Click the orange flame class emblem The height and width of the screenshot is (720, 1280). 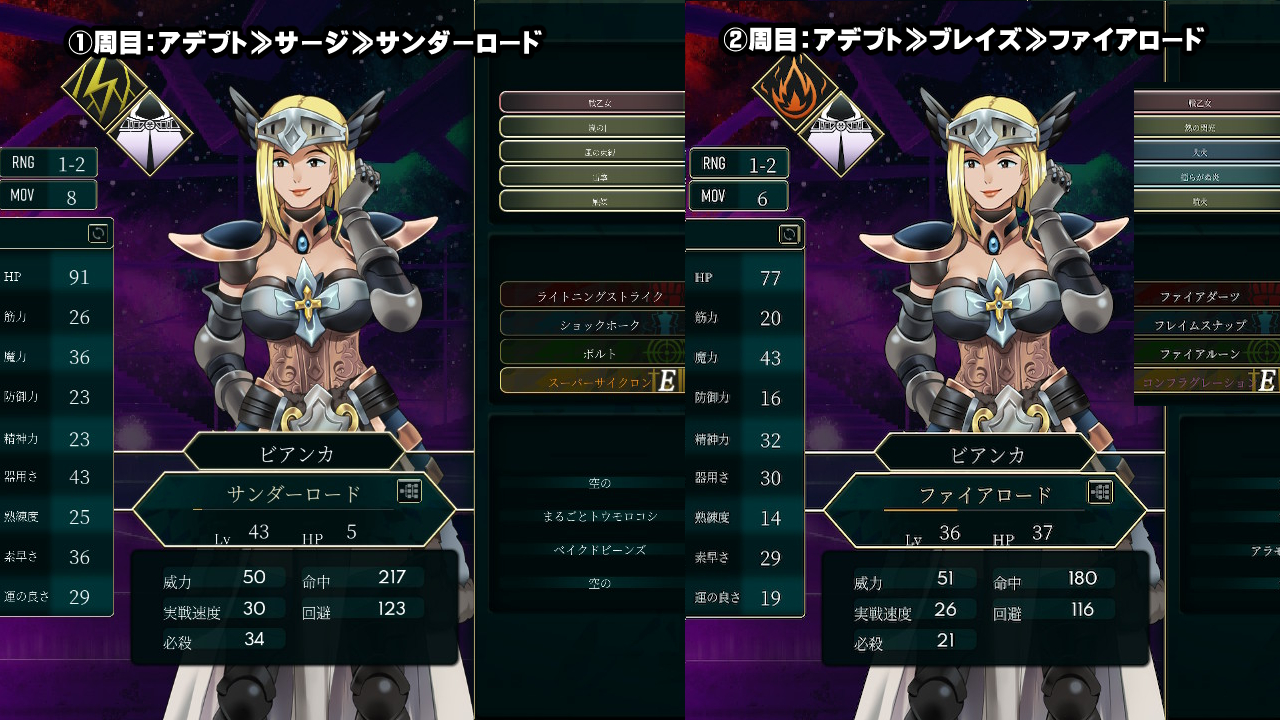click(795, 87)
